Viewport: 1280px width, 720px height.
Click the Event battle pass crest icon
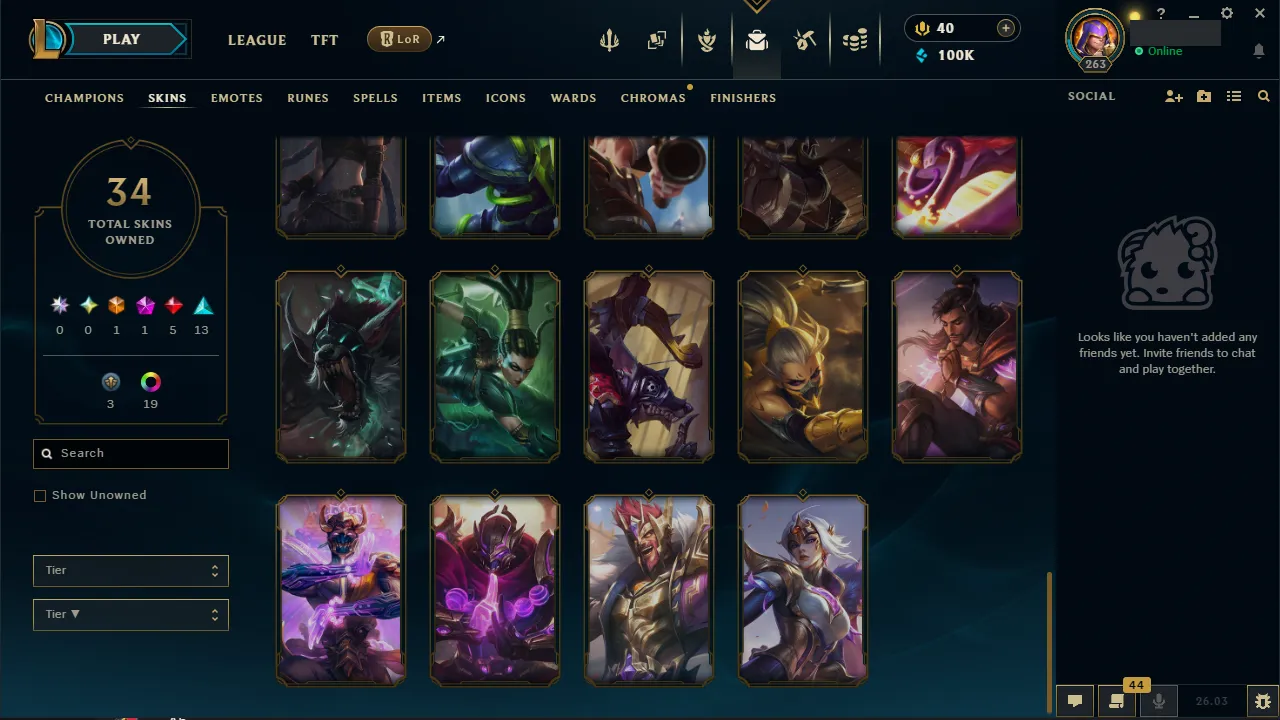click(x=707, y=40)
